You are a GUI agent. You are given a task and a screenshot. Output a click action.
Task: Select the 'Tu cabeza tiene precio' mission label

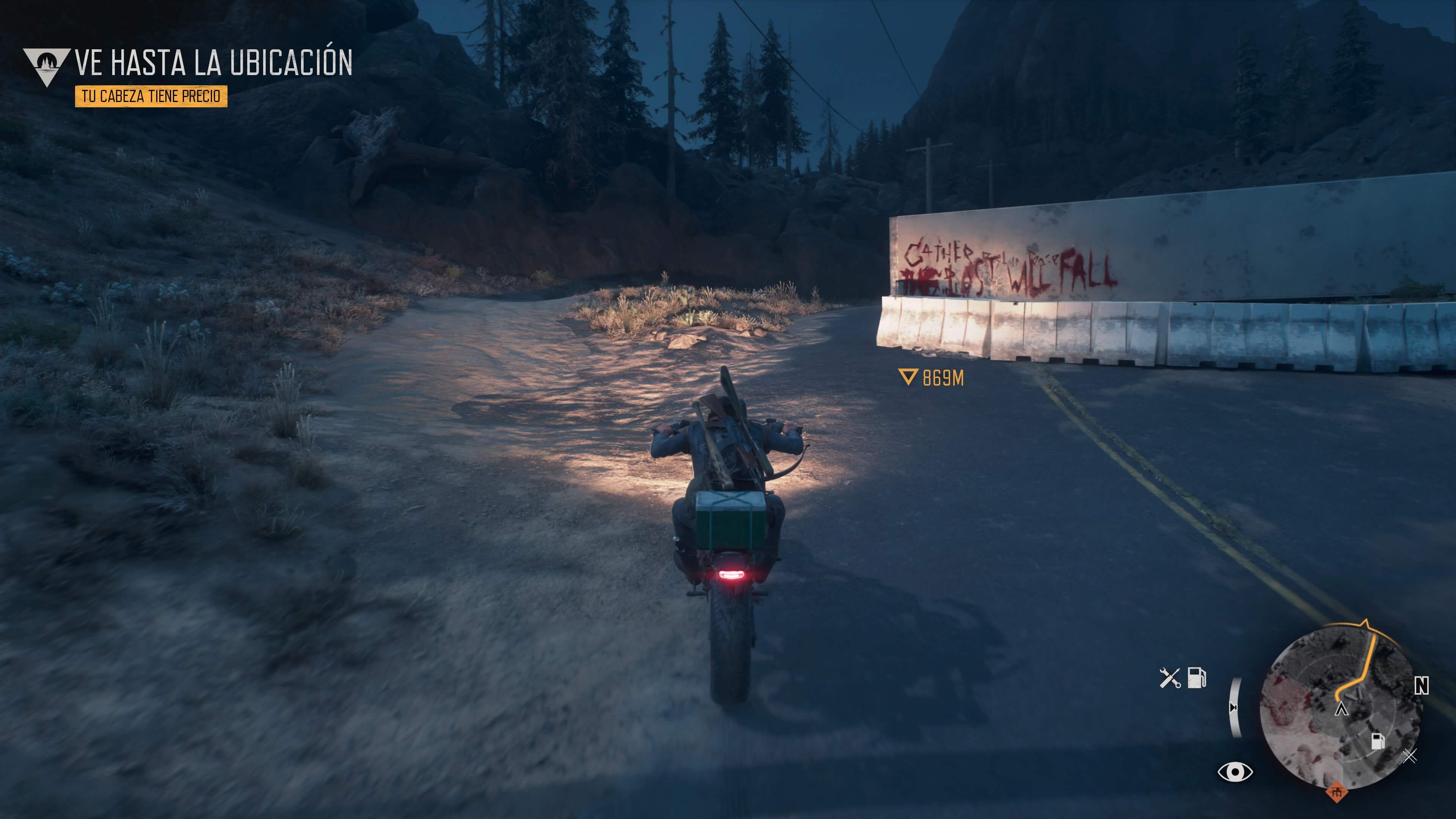[x=151, y=96]
